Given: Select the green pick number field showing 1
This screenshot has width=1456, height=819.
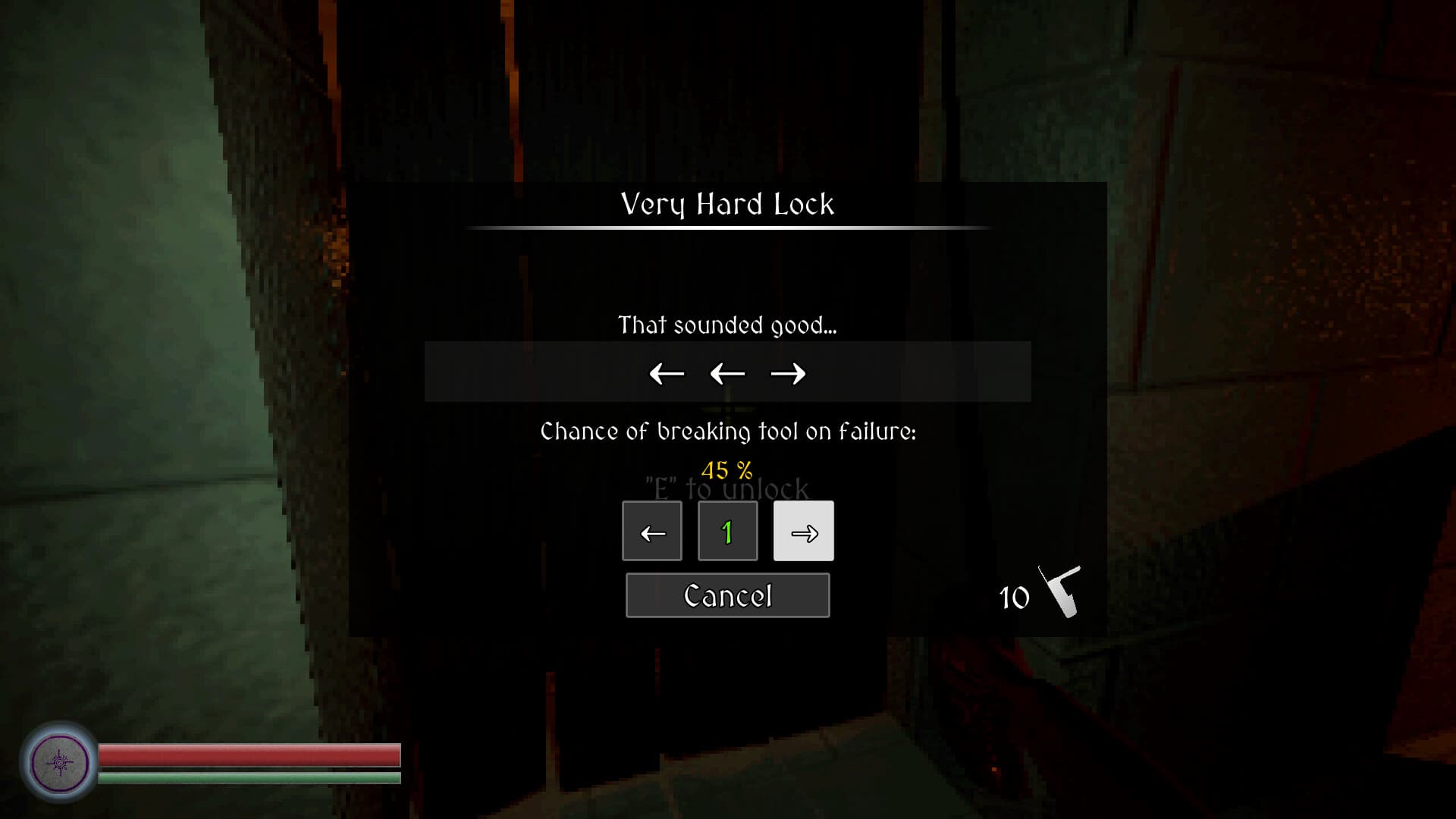Looking at the screenshot, I should [727, 531].
